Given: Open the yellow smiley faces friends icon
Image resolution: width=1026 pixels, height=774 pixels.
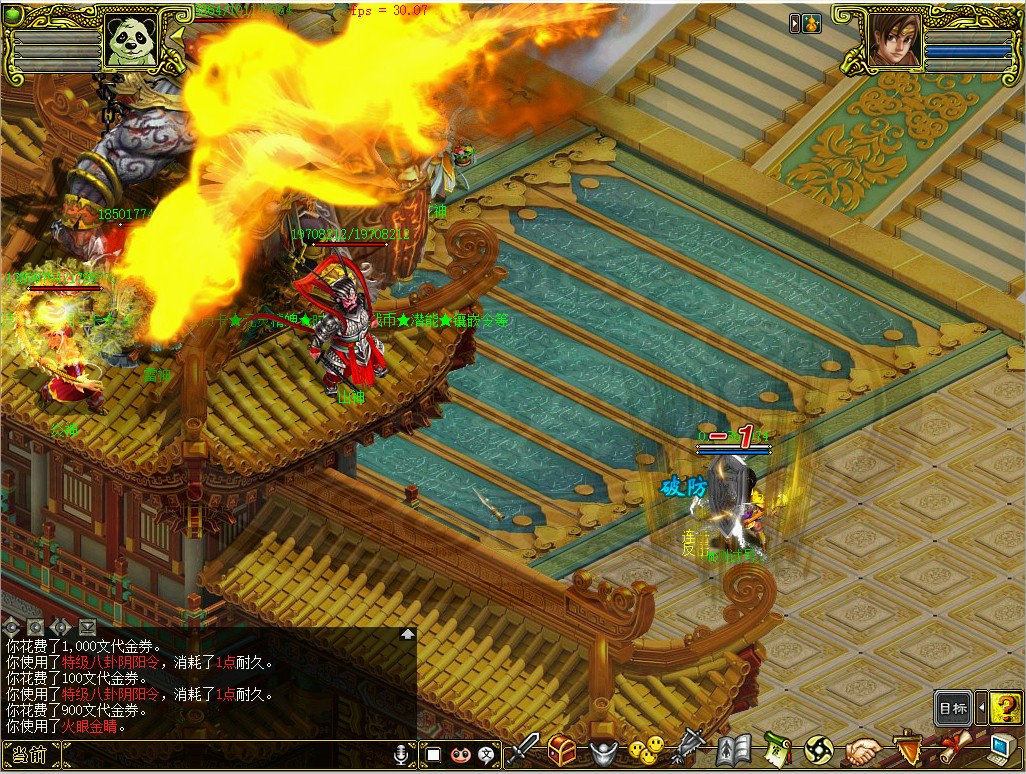Looking at the screenshot, I should pos(646,750).
